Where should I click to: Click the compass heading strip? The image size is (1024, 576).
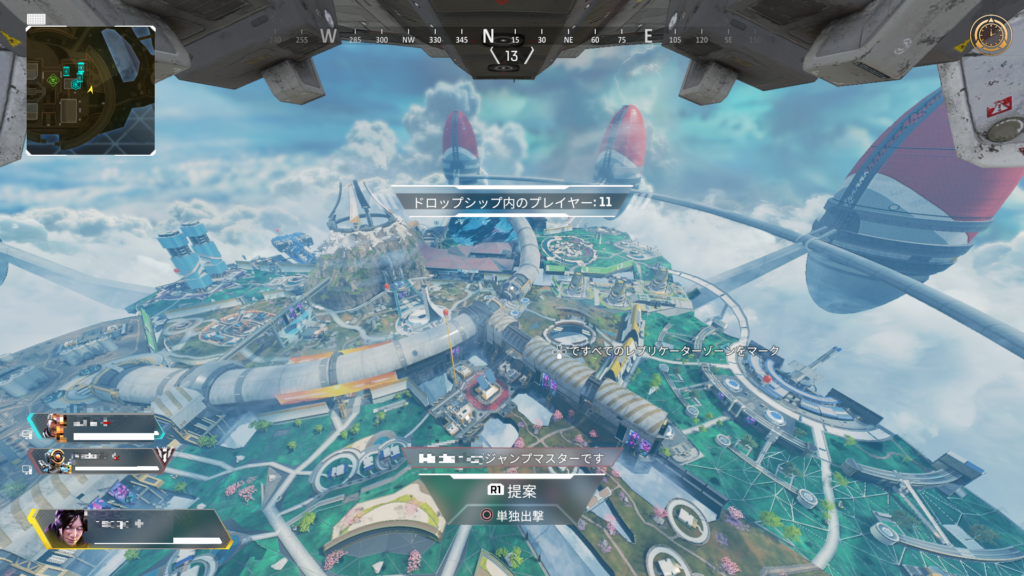click(510, 38)
